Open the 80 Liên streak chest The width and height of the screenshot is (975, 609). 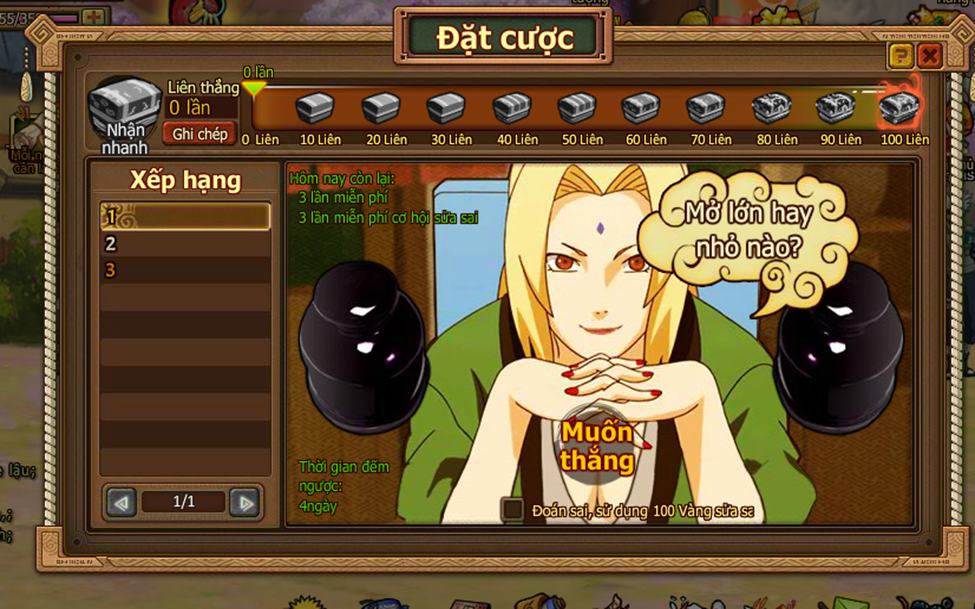point(771,106)
